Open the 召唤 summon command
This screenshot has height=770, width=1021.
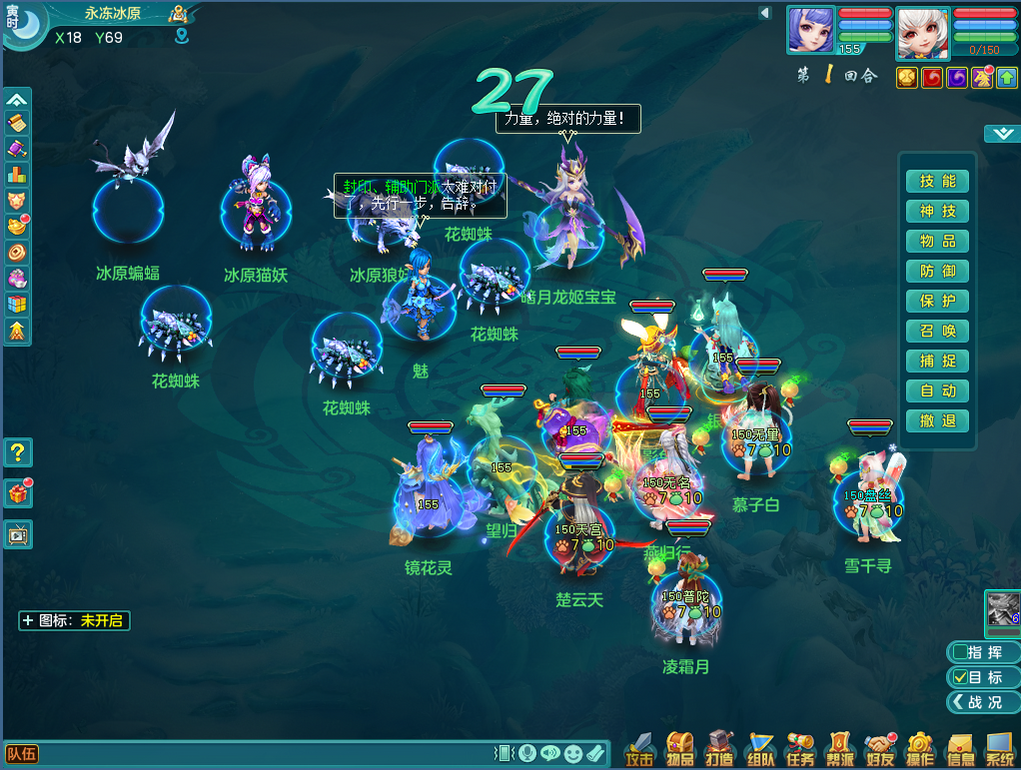(x=938, y=331)
